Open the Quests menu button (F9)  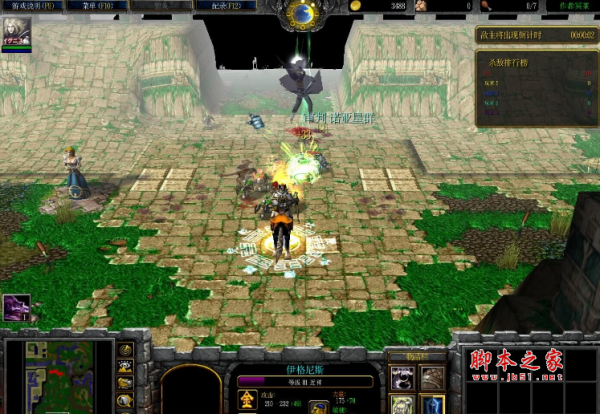click(x=26, y=5)
